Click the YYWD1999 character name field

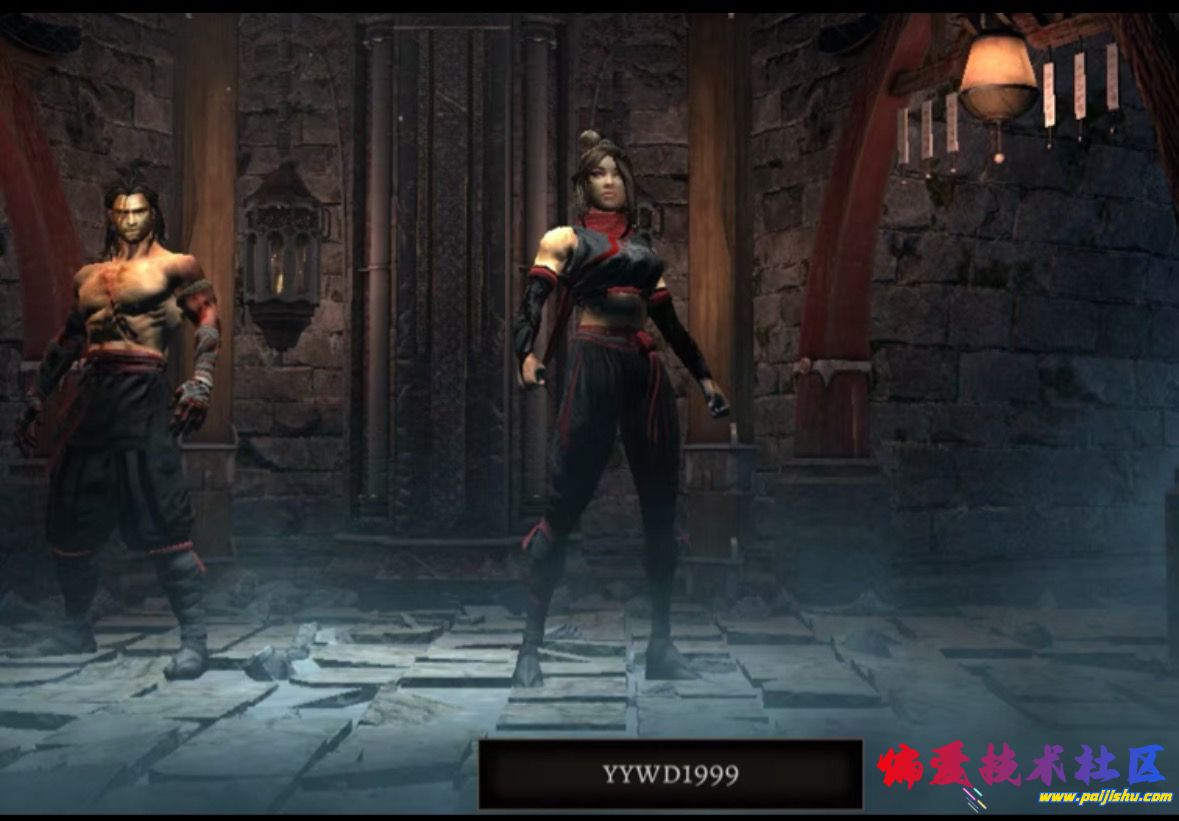(670, 774)
